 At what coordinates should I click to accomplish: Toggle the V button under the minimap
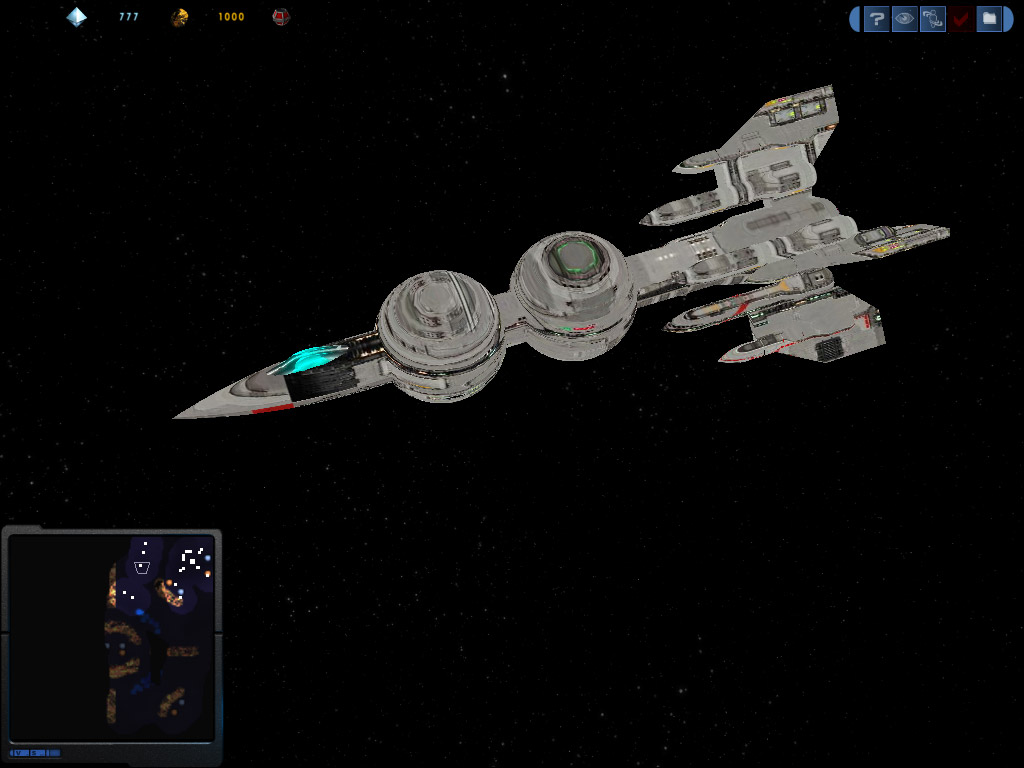(17, 752)
